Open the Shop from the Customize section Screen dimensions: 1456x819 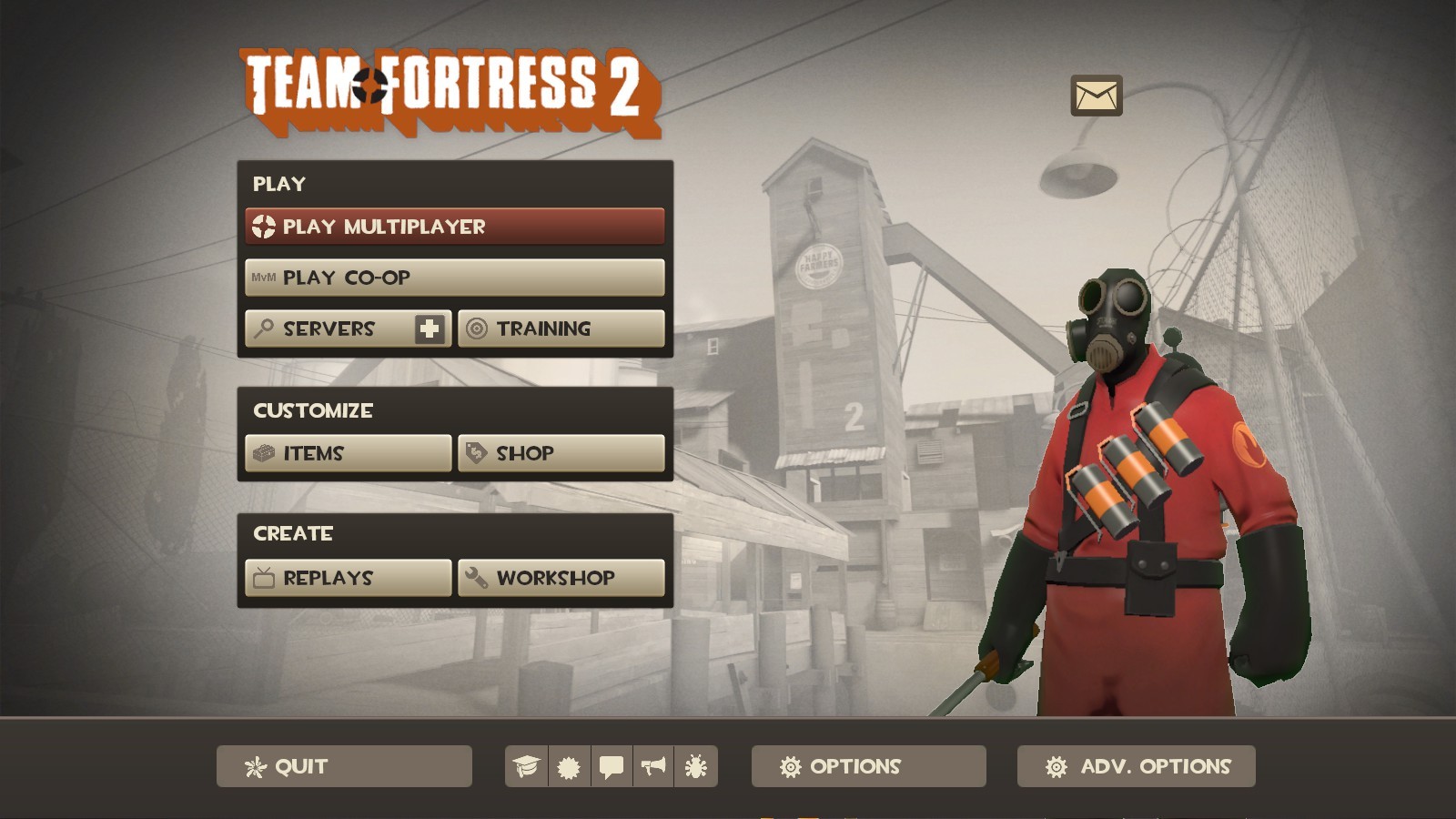[561, 452]
